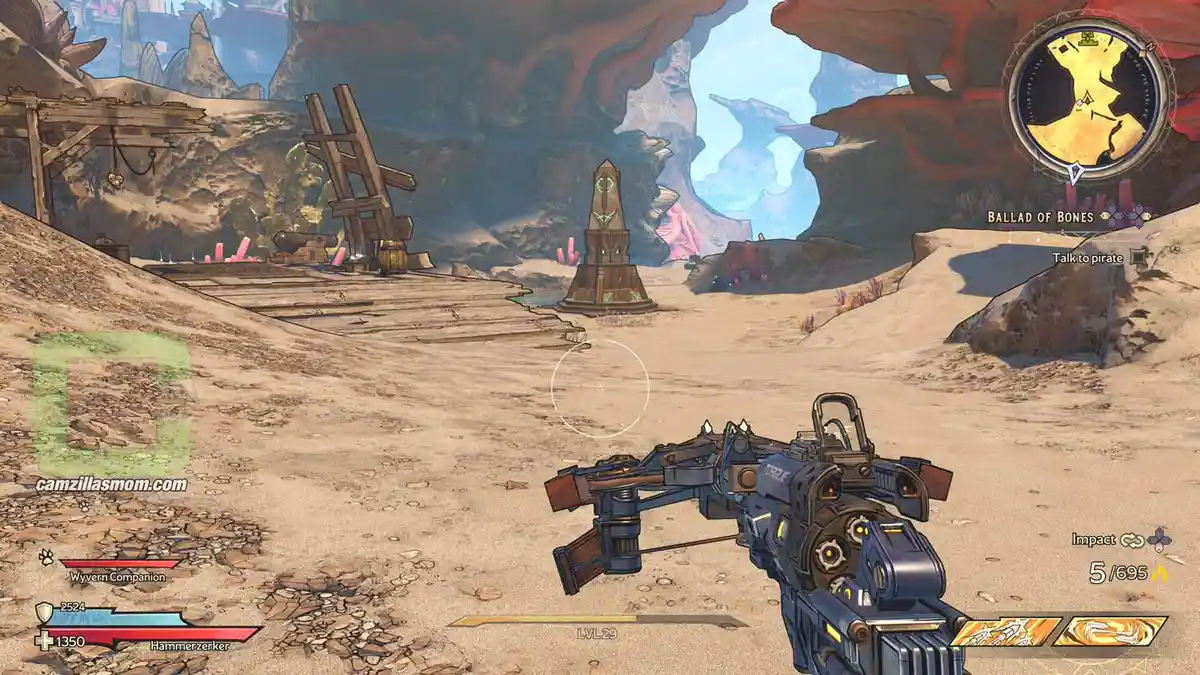Click the Wyvern Companion paw icon
This screenshot has height=675, width=1200.
click(x=46, y=556)
